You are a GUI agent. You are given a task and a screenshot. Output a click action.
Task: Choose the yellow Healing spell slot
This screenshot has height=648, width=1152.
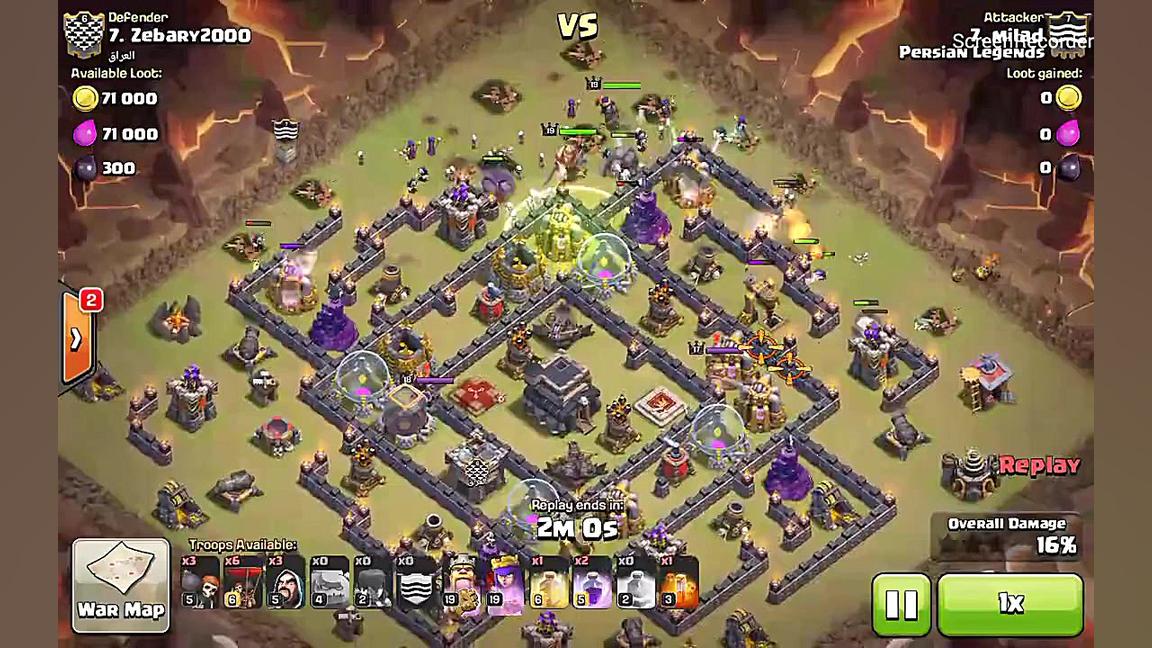pyautogui.click(x=548, y=582)
